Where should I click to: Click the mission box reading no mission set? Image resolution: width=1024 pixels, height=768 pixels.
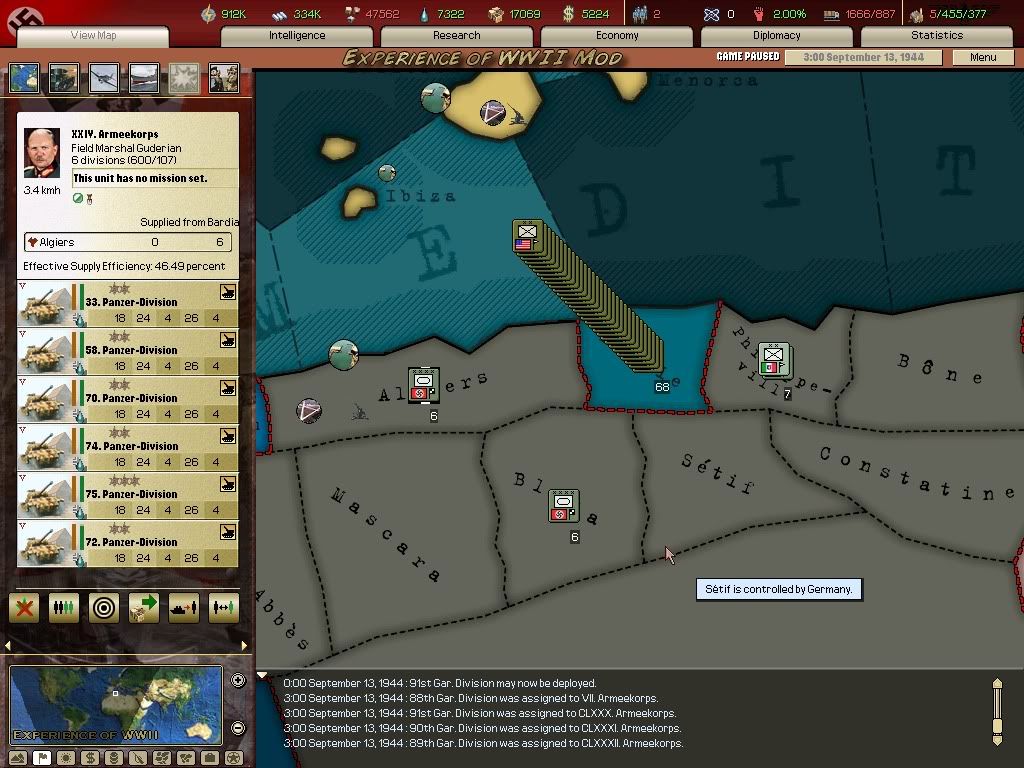coord(155,179)
